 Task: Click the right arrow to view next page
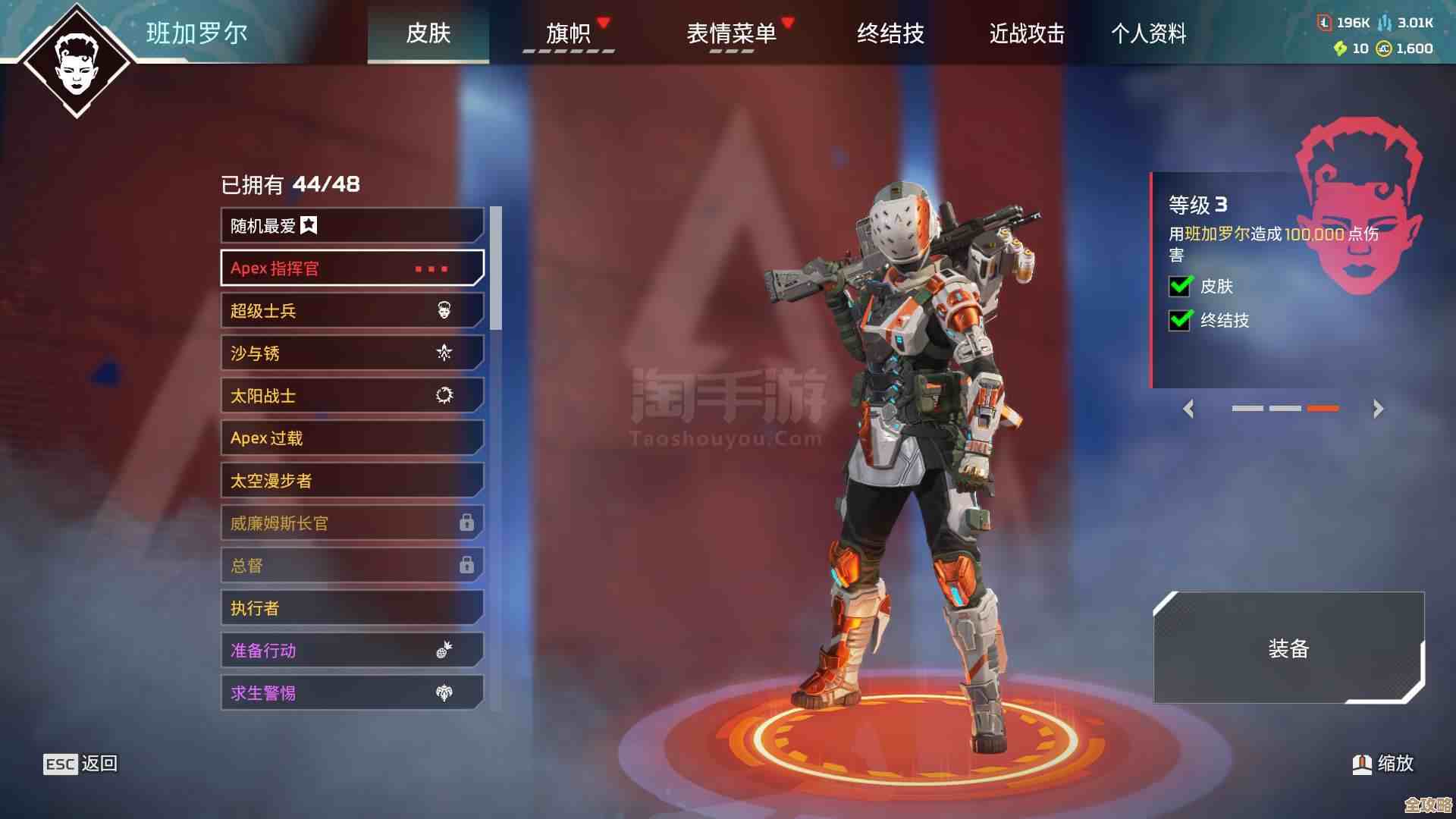[1377, 409]
